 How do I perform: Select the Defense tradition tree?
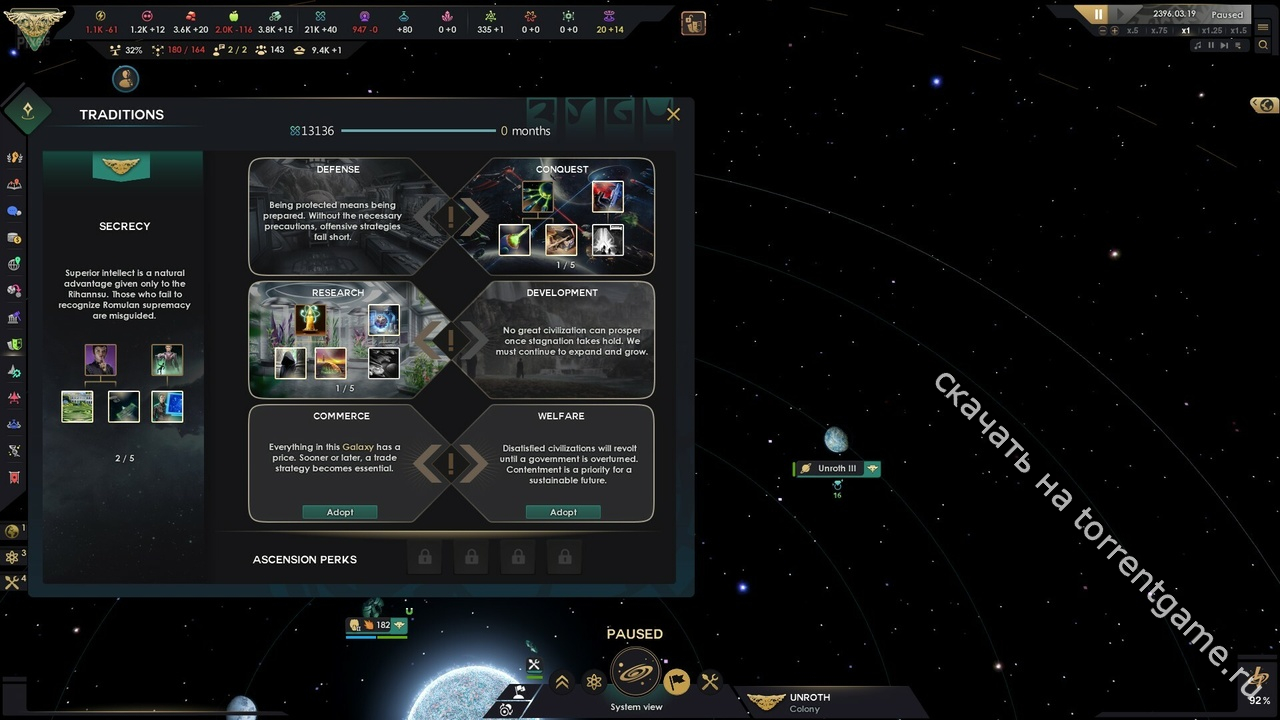coord(337,216)
